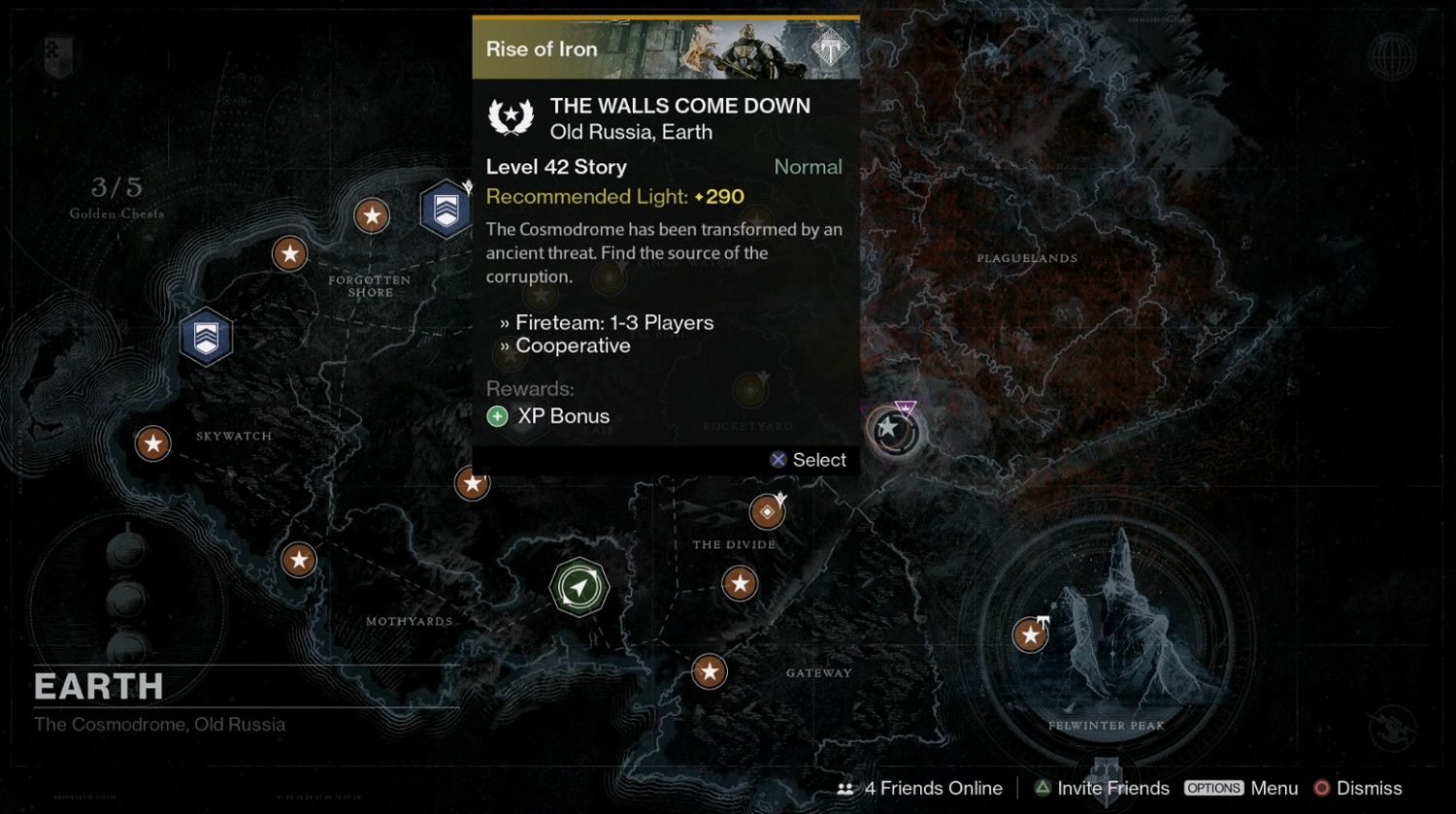
Task: Open the green Patrol node near Mothyards
Action: 579,587
